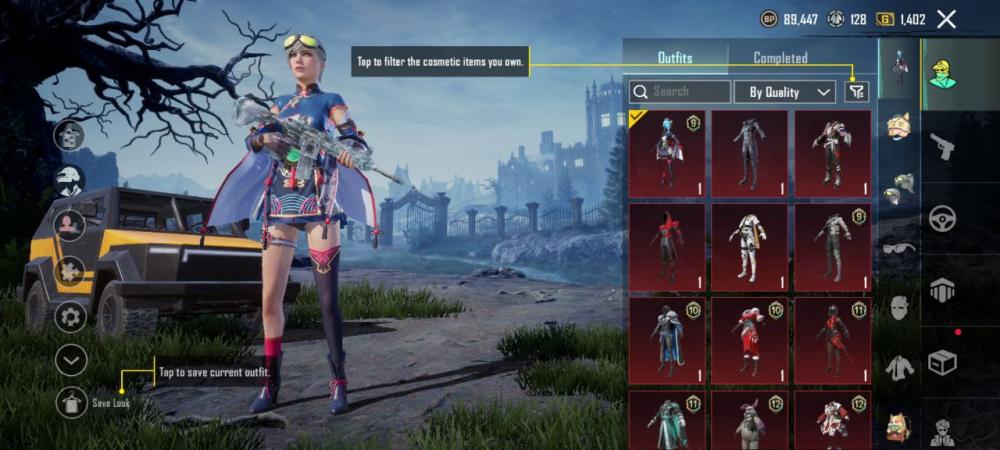Pick the red Santa-style outfit

(x=749, y=341)
